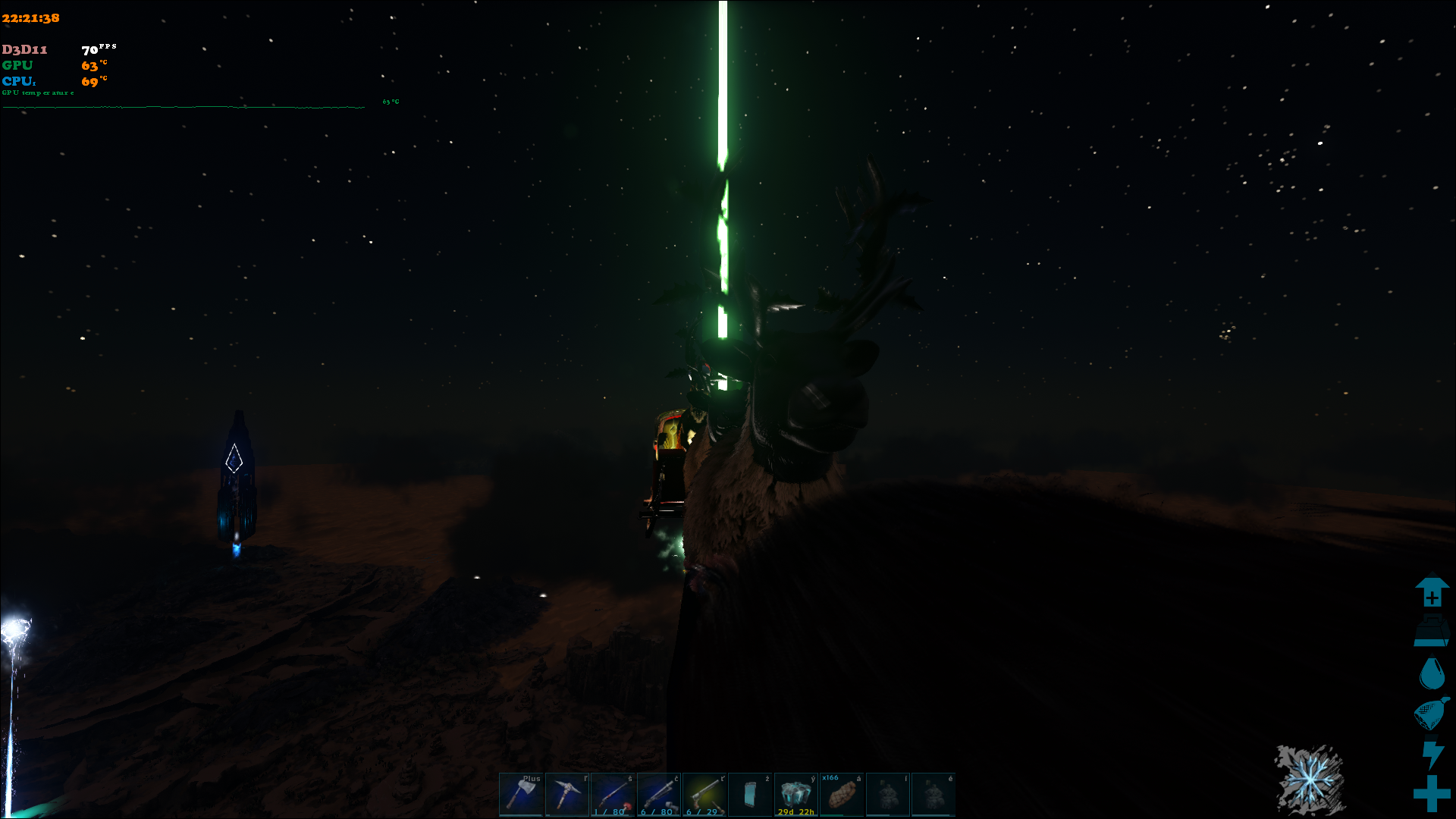
Task: Select the hatchet hotbar slot
Action: pos(521,794)
